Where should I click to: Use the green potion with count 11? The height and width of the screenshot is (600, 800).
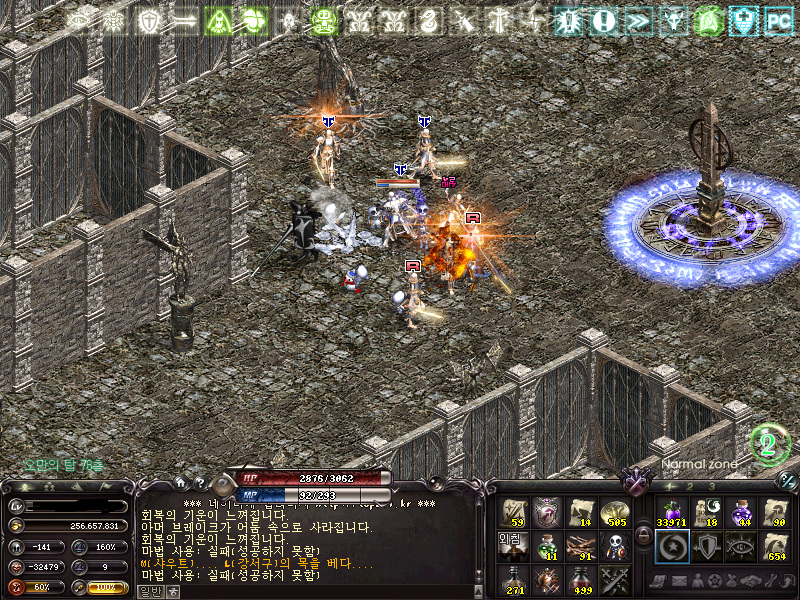(546, 546)
